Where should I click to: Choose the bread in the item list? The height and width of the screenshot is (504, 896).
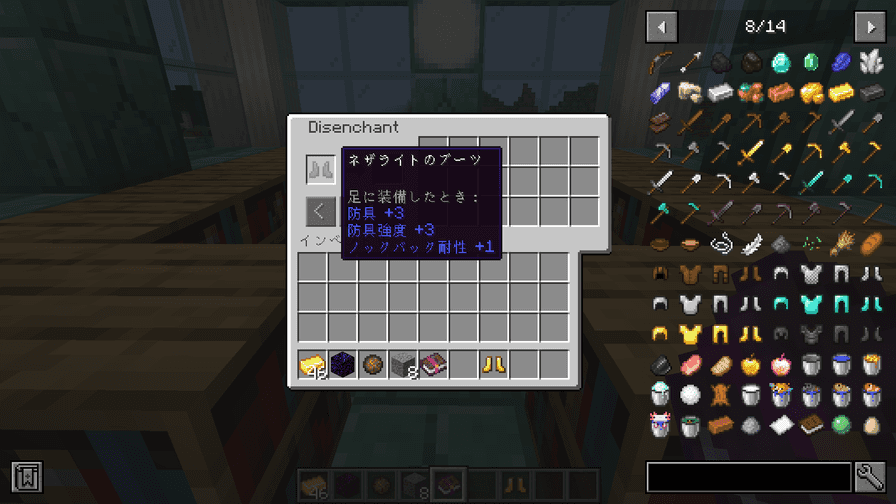871,243
